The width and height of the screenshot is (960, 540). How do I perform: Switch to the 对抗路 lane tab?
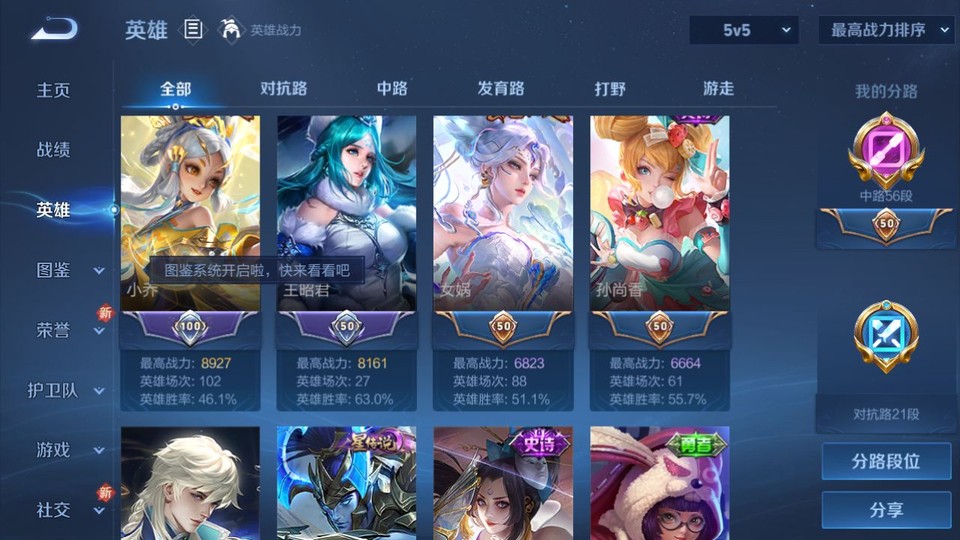[284, 88]
